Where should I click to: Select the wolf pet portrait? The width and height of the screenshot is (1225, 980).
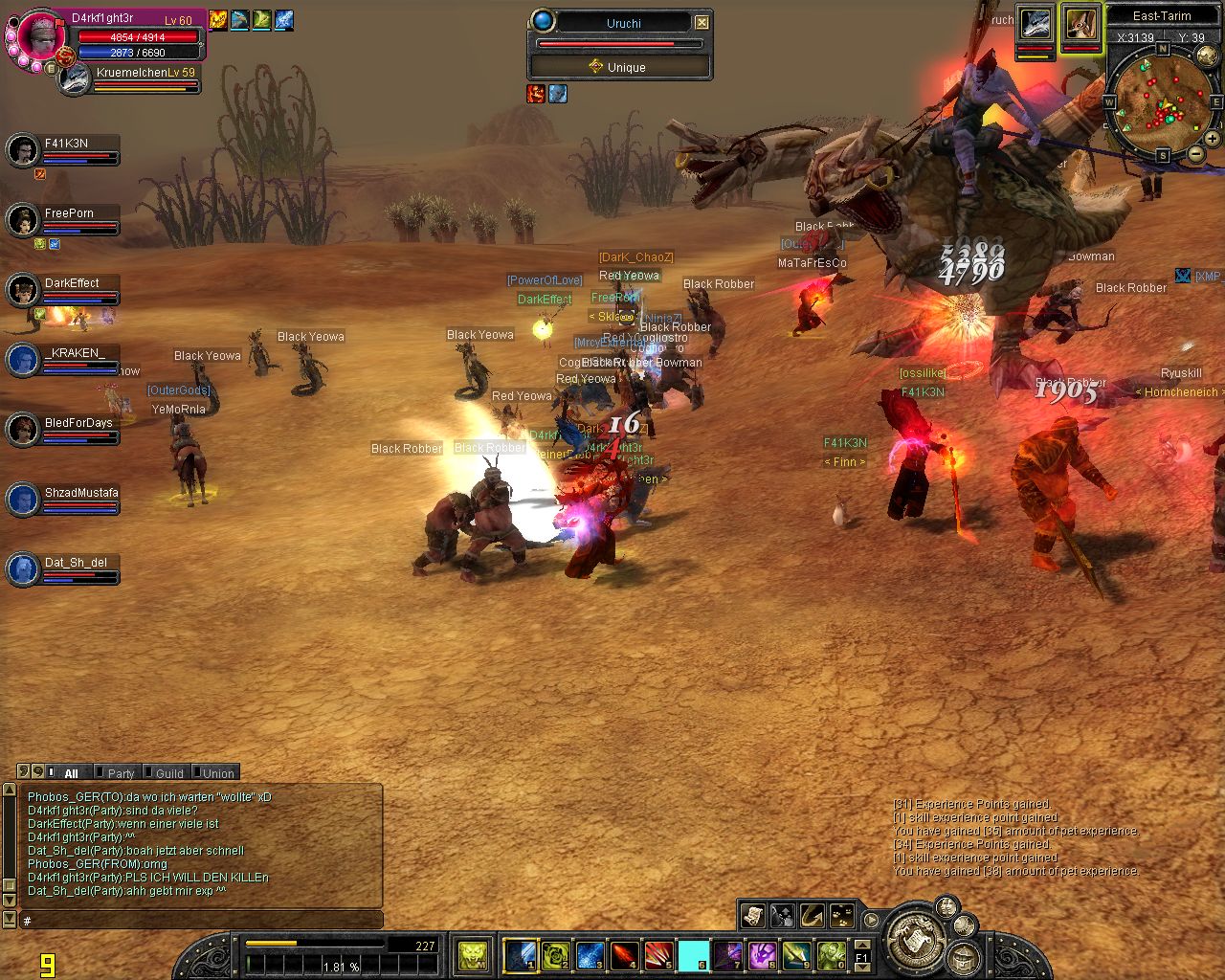pos(1036,24)
